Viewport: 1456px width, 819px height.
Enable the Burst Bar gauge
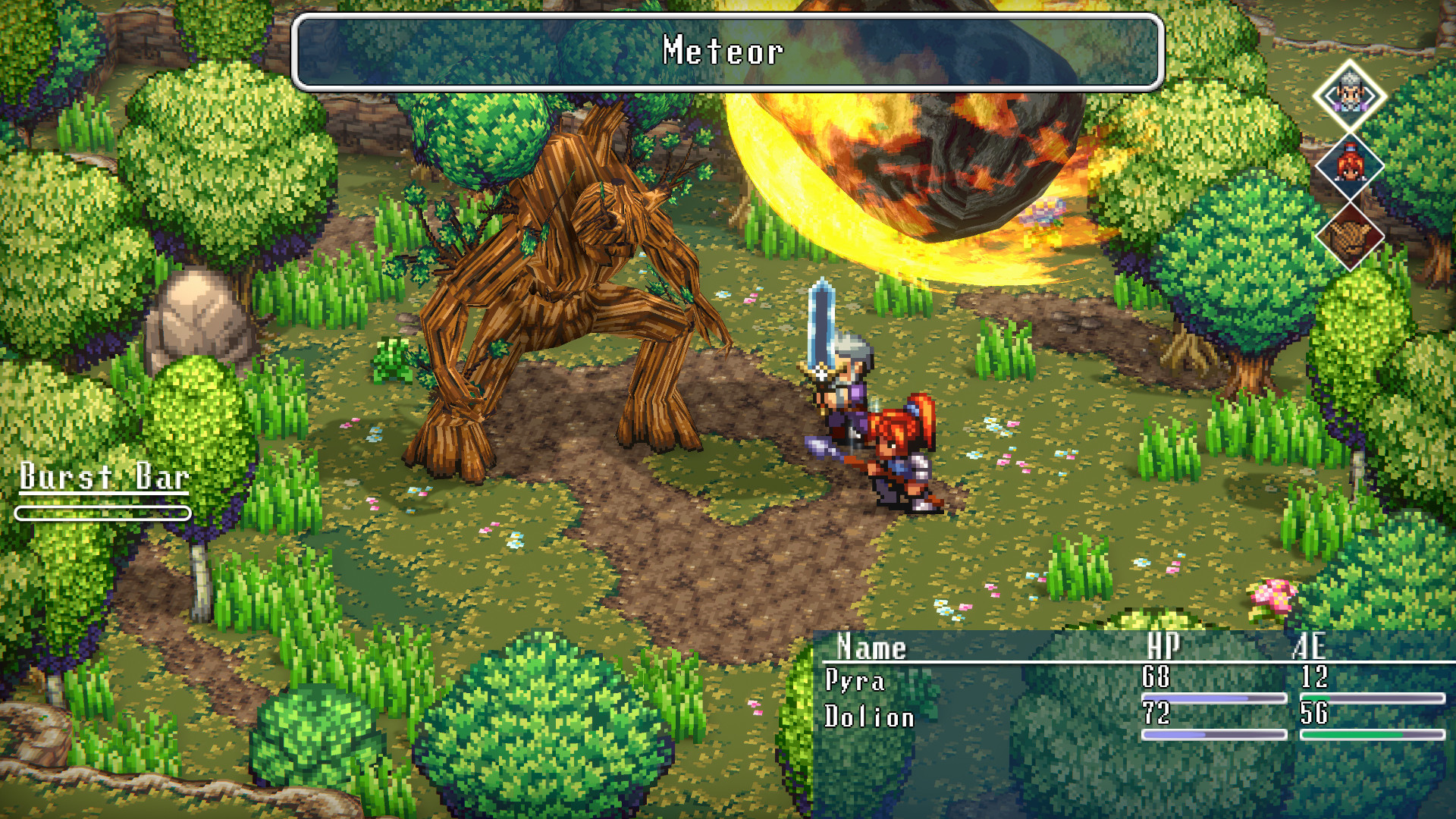102,513
